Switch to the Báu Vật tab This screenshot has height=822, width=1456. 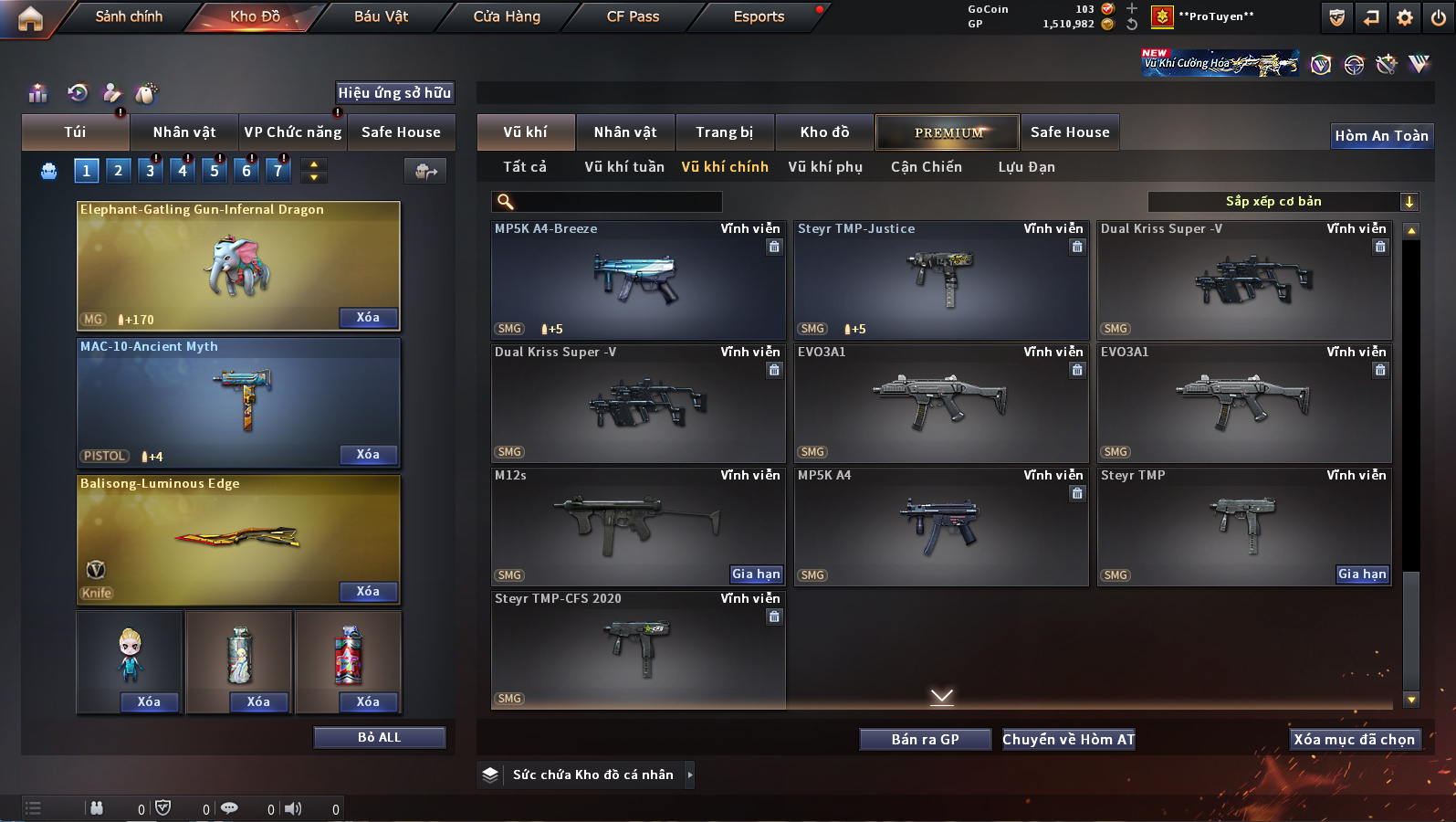[381, 16]
